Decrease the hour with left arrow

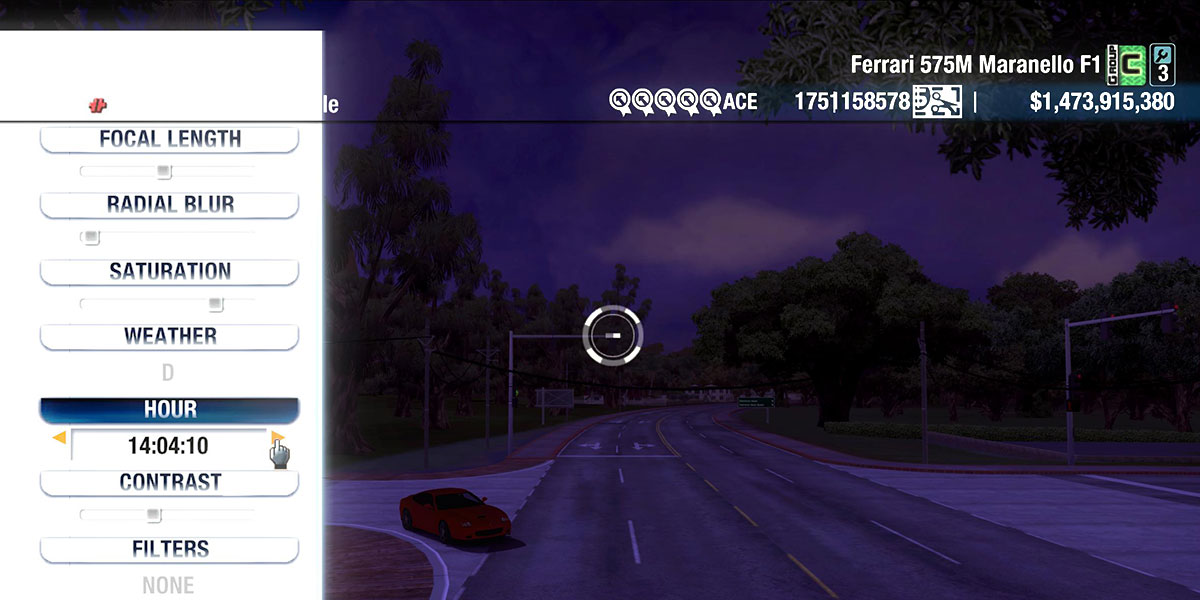click(60, 438)
